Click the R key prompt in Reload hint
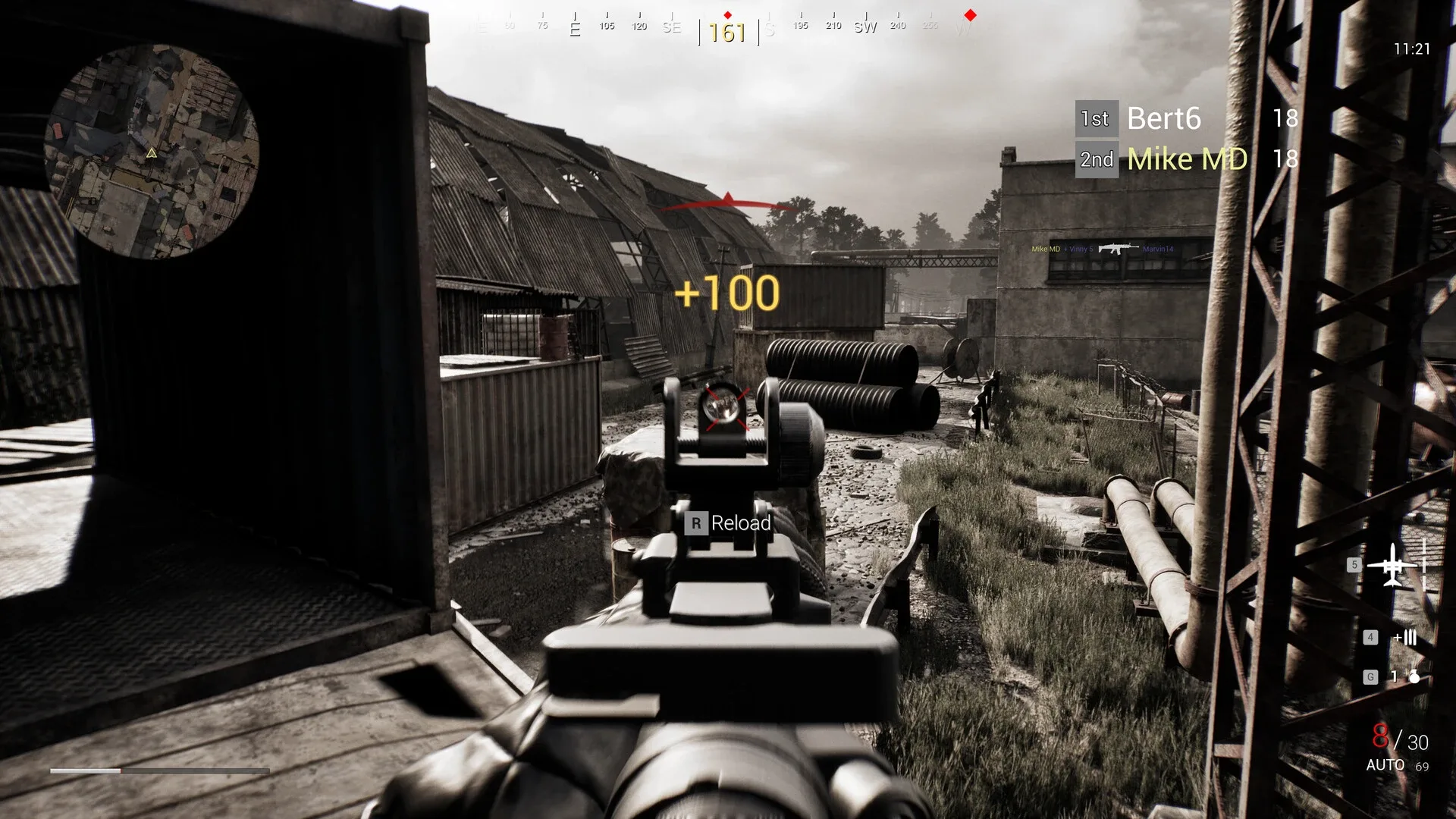 pos(695,523)
